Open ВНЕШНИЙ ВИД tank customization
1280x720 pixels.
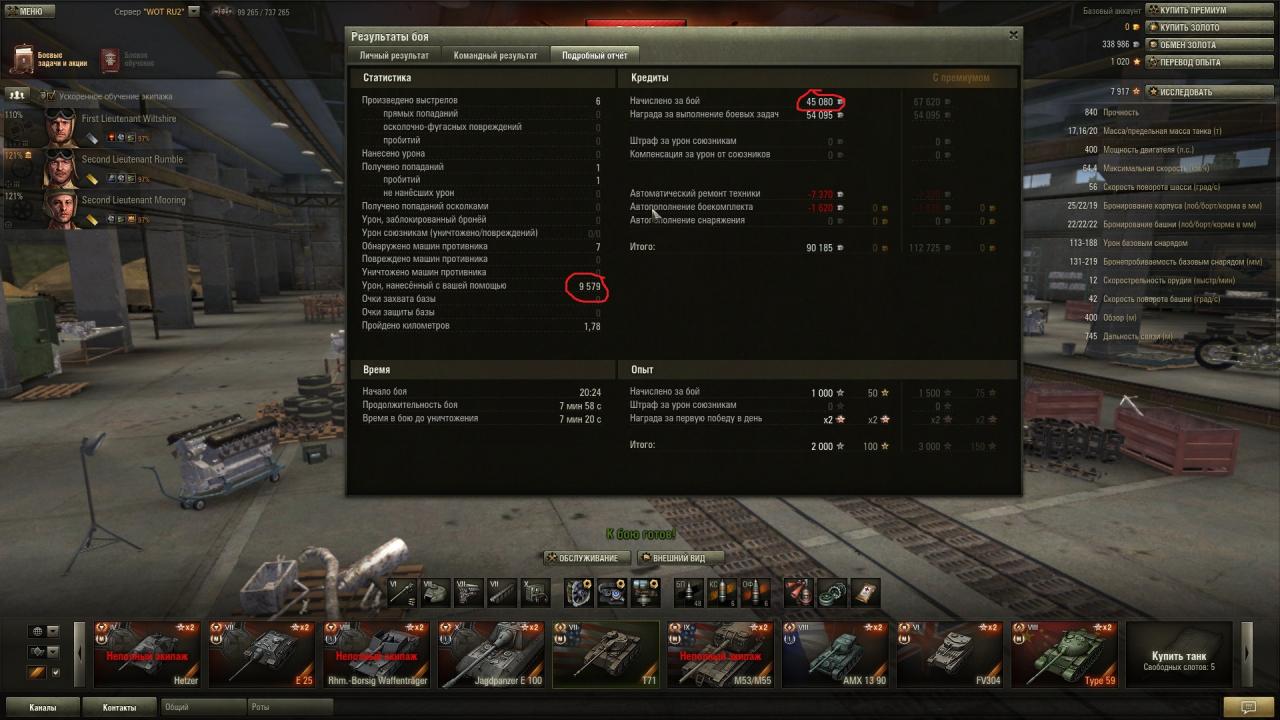click(680, 558)
